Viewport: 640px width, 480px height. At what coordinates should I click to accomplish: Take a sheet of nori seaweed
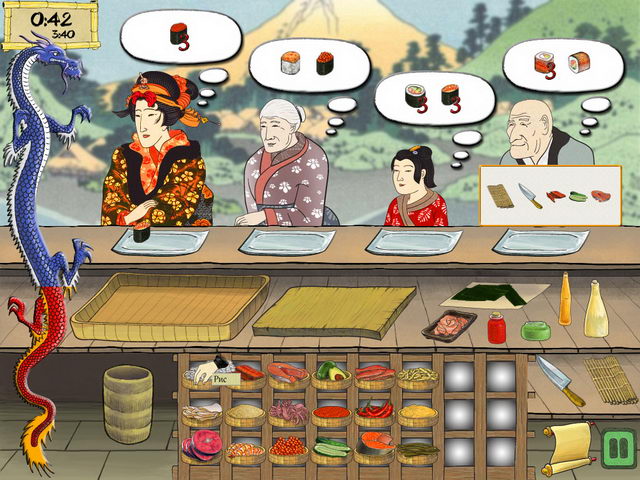494,294
